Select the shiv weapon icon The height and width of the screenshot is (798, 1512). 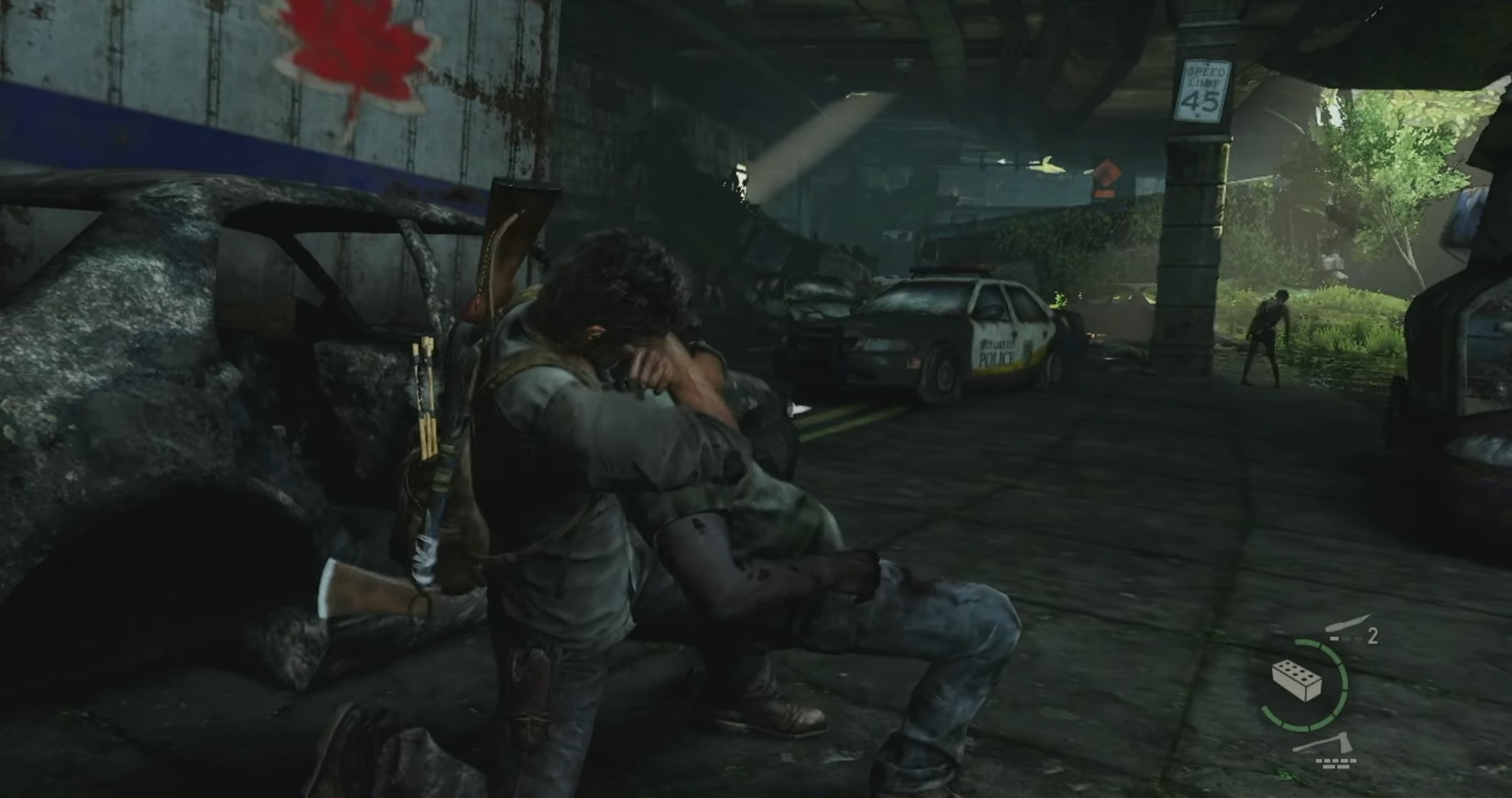1347,624
